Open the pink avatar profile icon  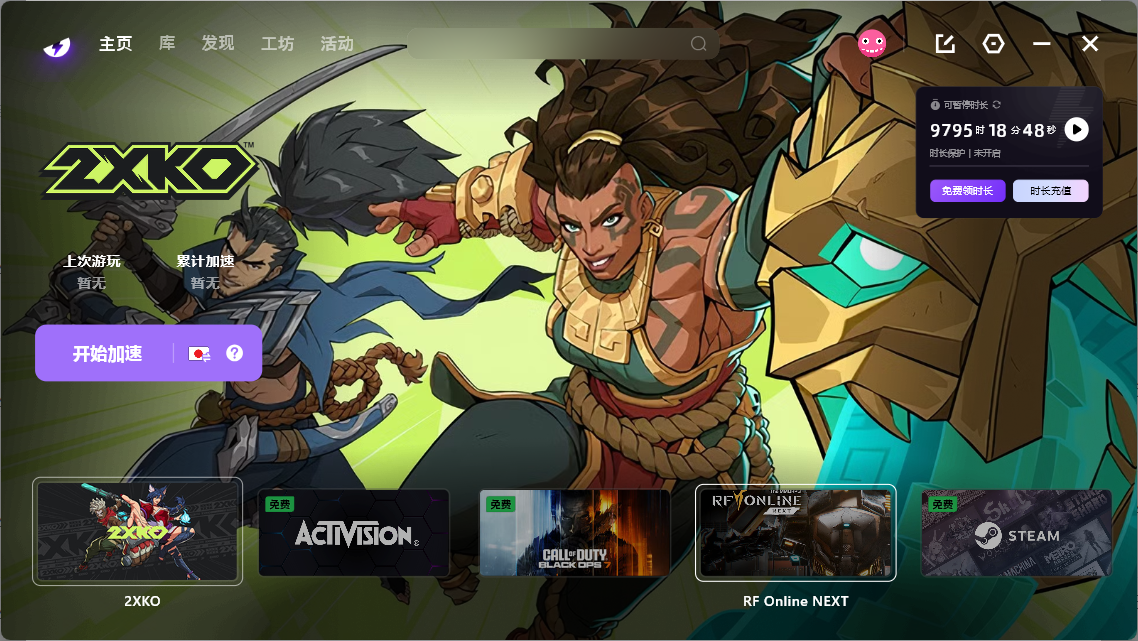(872, 43)
